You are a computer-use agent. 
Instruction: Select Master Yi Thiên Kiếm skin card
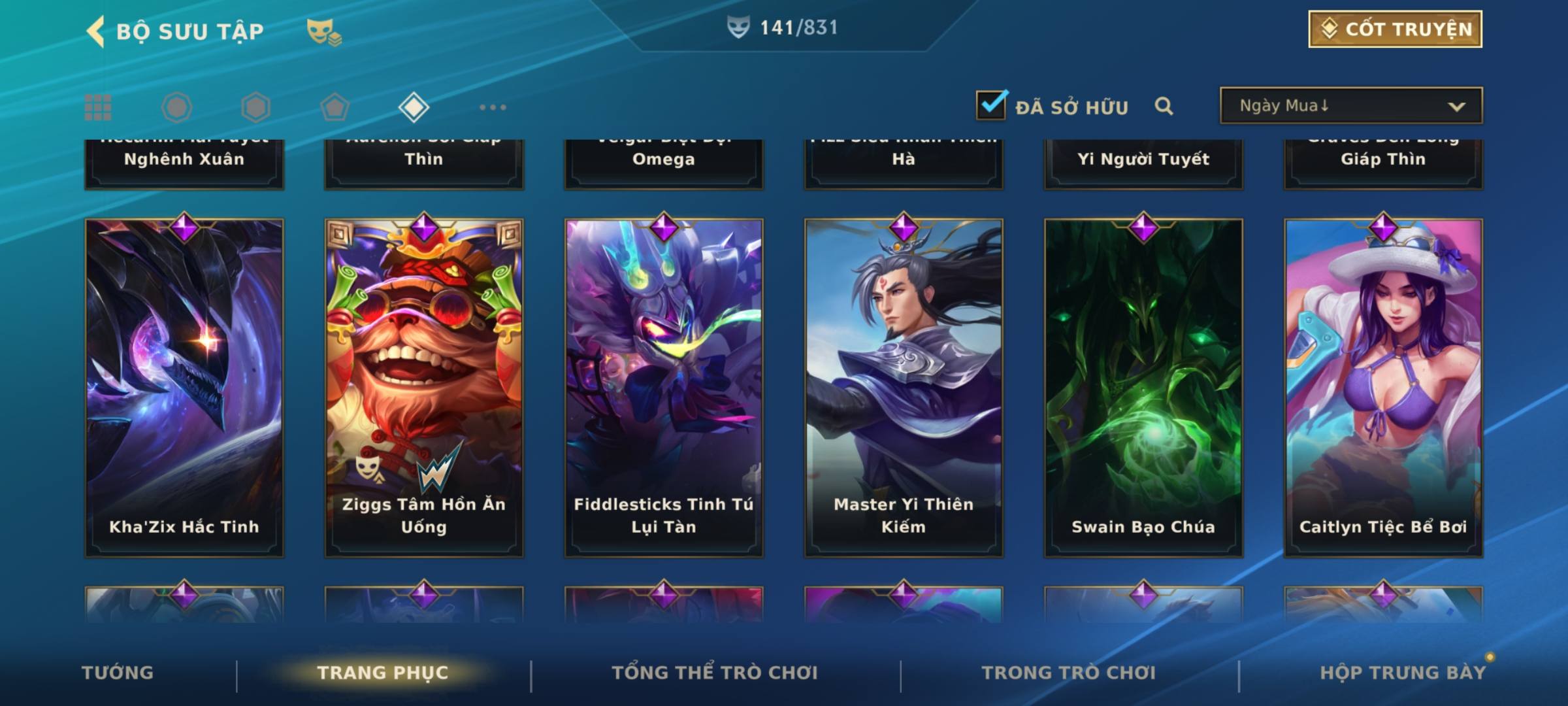tap(904, 388)
